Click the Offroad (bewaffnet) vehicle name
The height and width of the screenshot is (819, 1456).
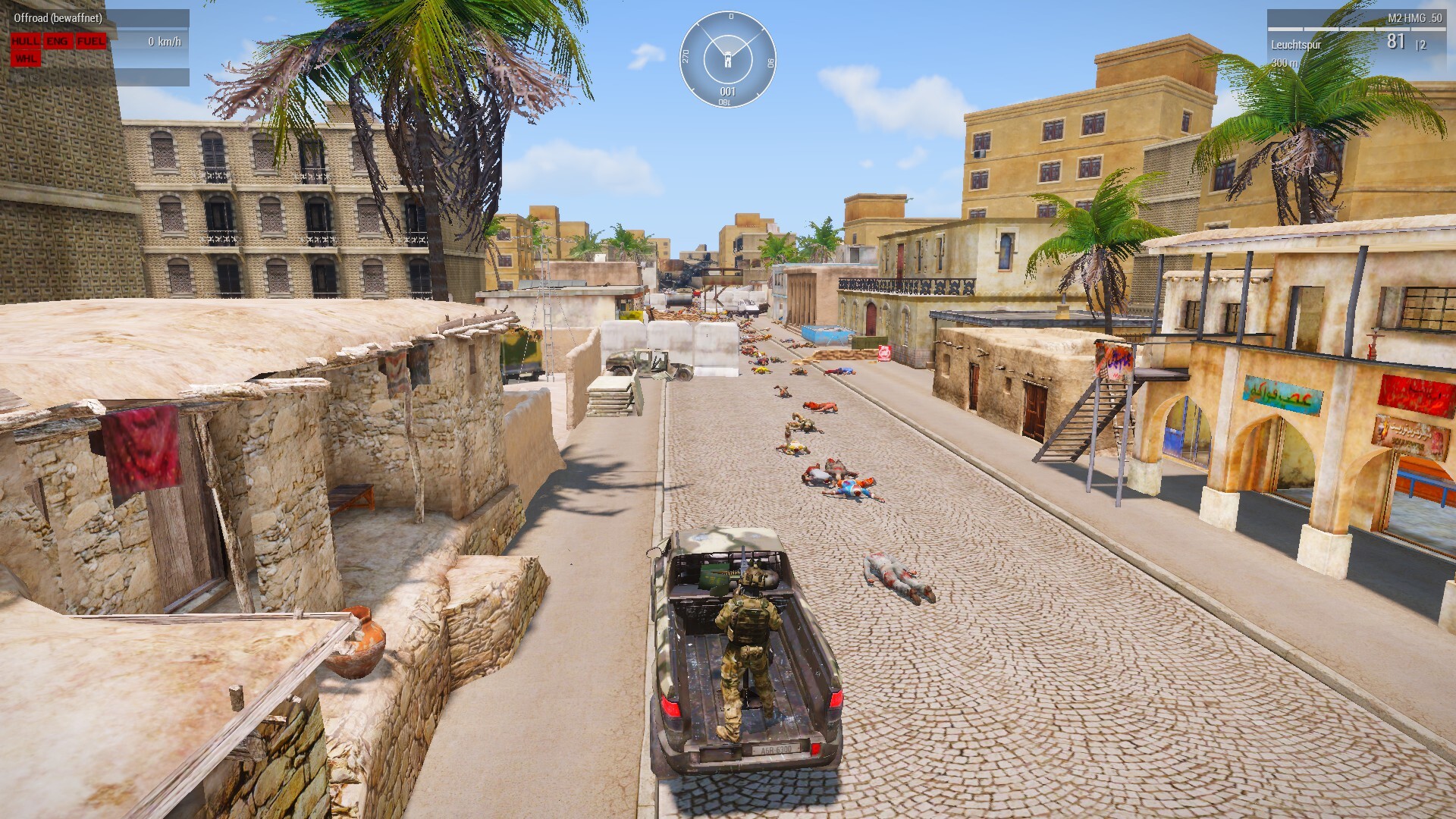[x=58, y=18]
